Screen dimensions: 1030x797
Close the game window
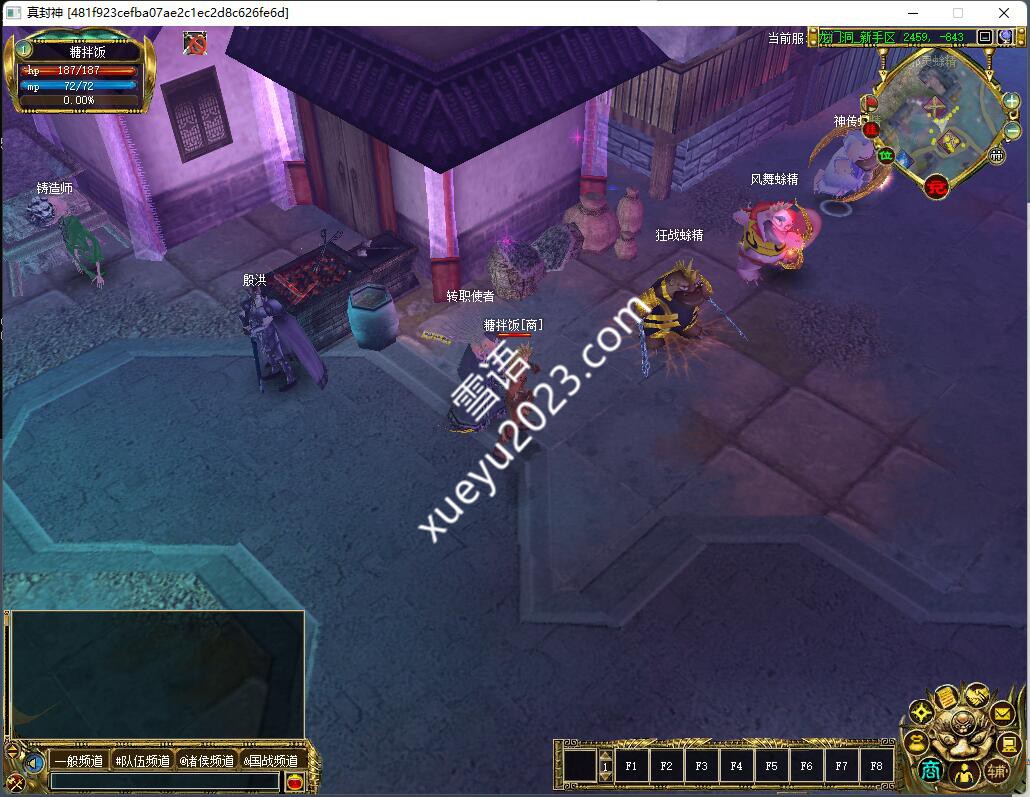click(1003, 13)
